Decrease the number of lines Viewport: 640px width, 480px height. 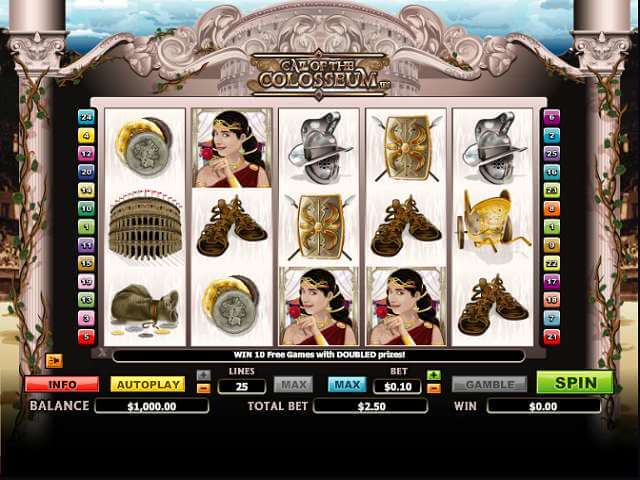204,389
